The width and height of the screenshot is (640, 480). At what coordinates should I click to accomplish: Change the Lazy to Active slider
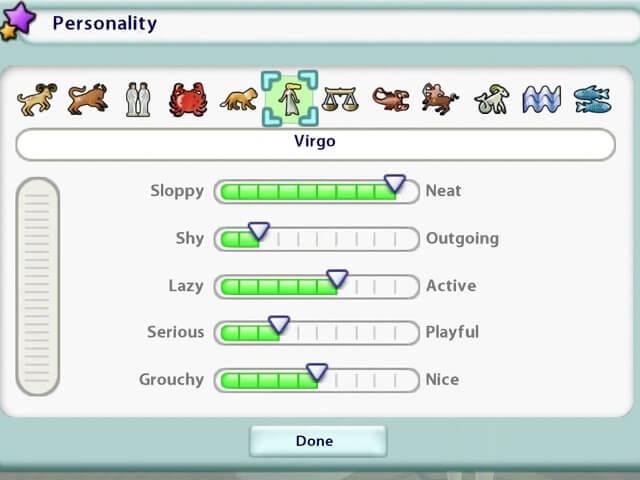click(x=337, y=279)
